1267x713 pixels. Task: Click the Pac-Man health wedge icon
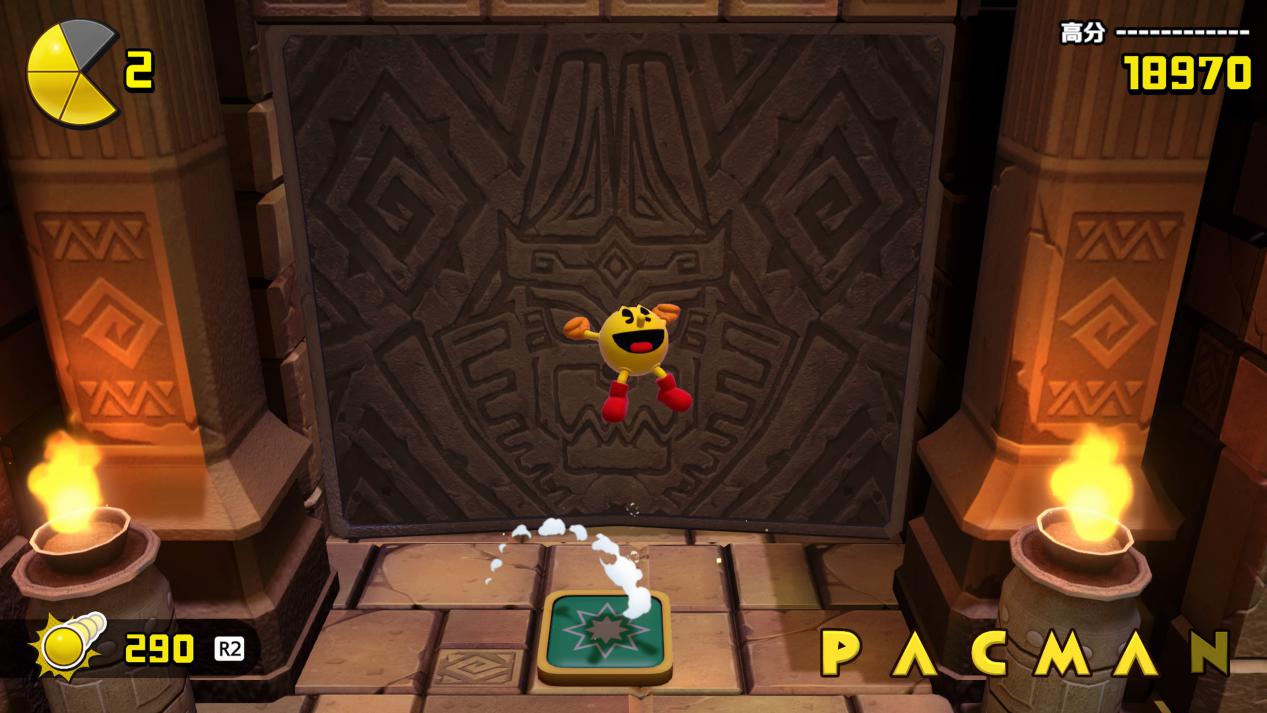coord(70,74)
